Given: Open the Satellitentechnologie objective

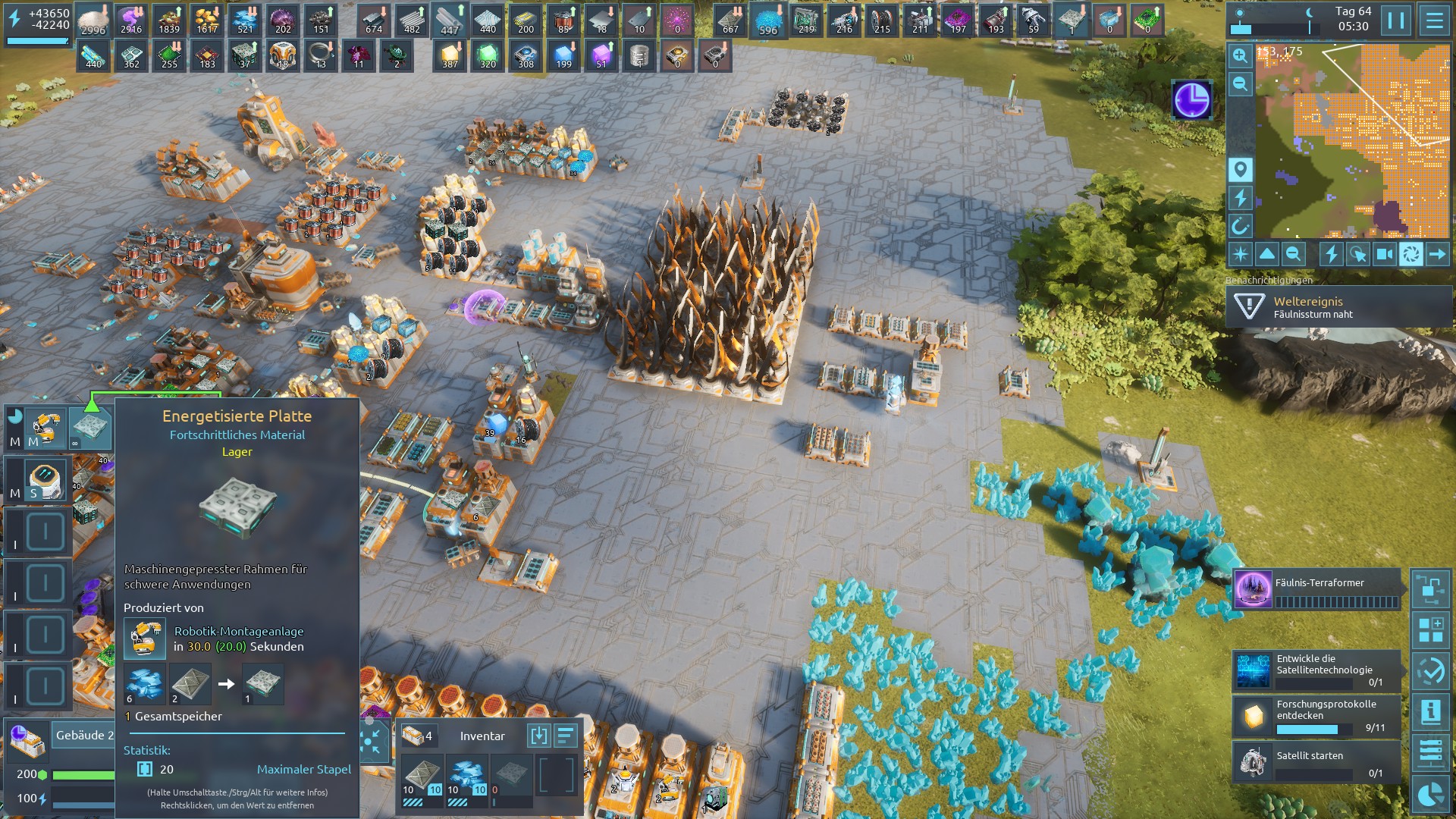Looking at the screenshot, I should pyautogui.click(x=1316, y=670).
